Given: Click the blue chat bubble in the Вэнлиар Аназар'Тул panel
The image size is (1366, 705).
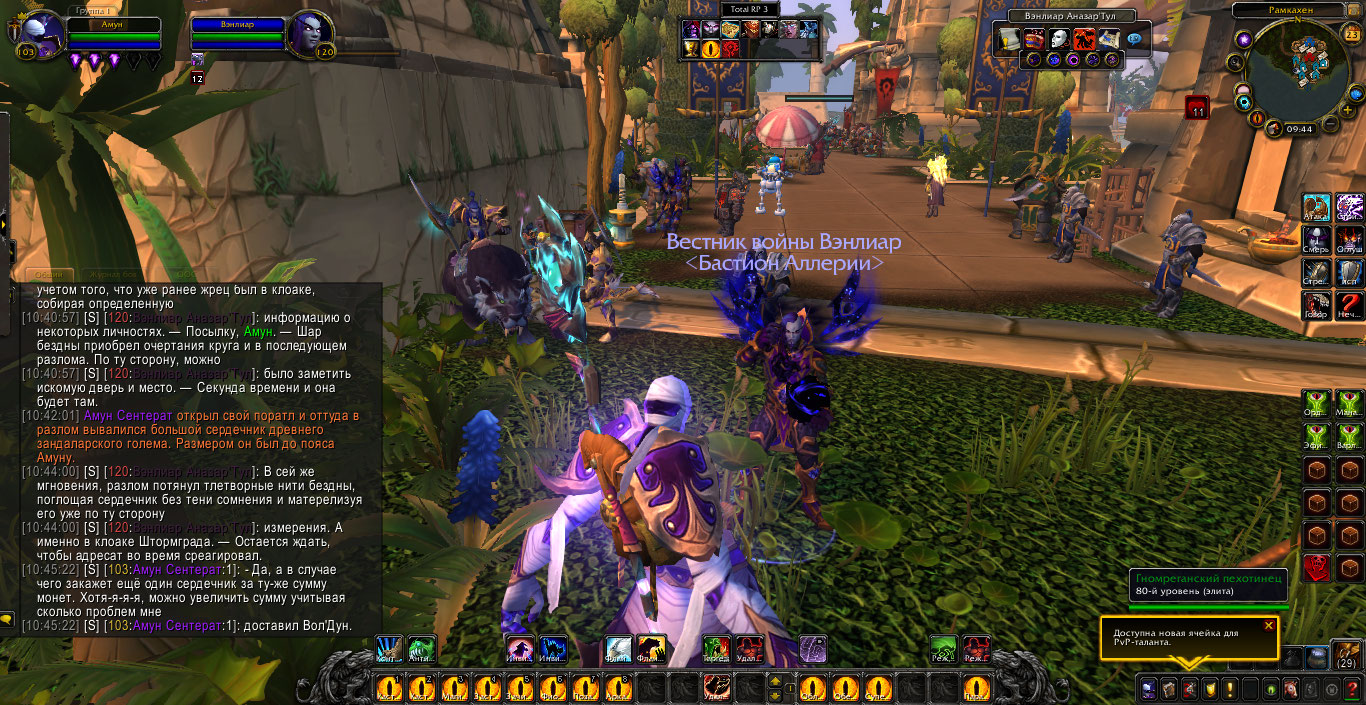Looking at the screenshot, I should (x=1134, y=39).
